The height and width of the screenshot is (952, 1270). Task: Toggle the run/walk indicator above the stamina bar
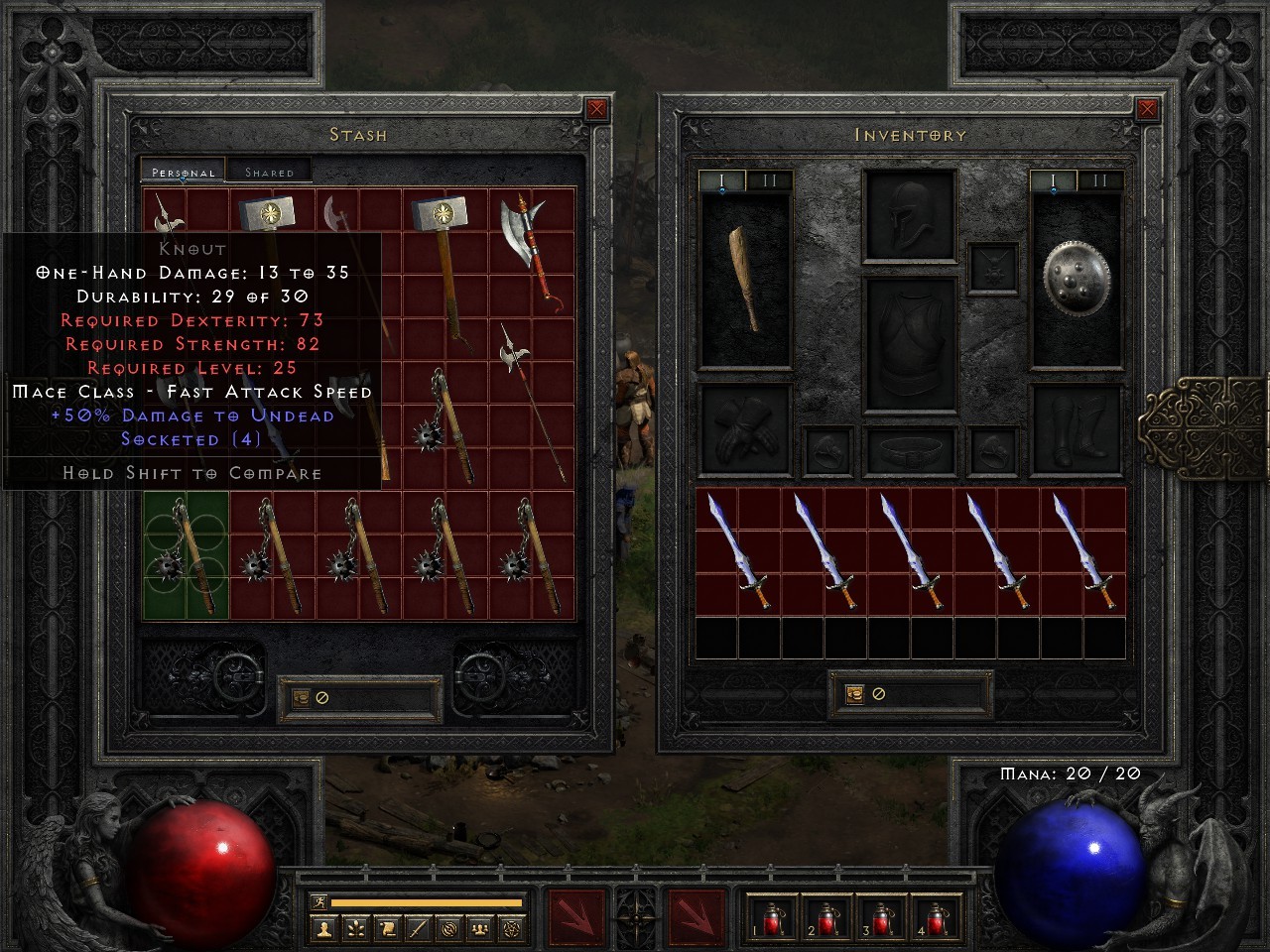[x=318, y=902]
